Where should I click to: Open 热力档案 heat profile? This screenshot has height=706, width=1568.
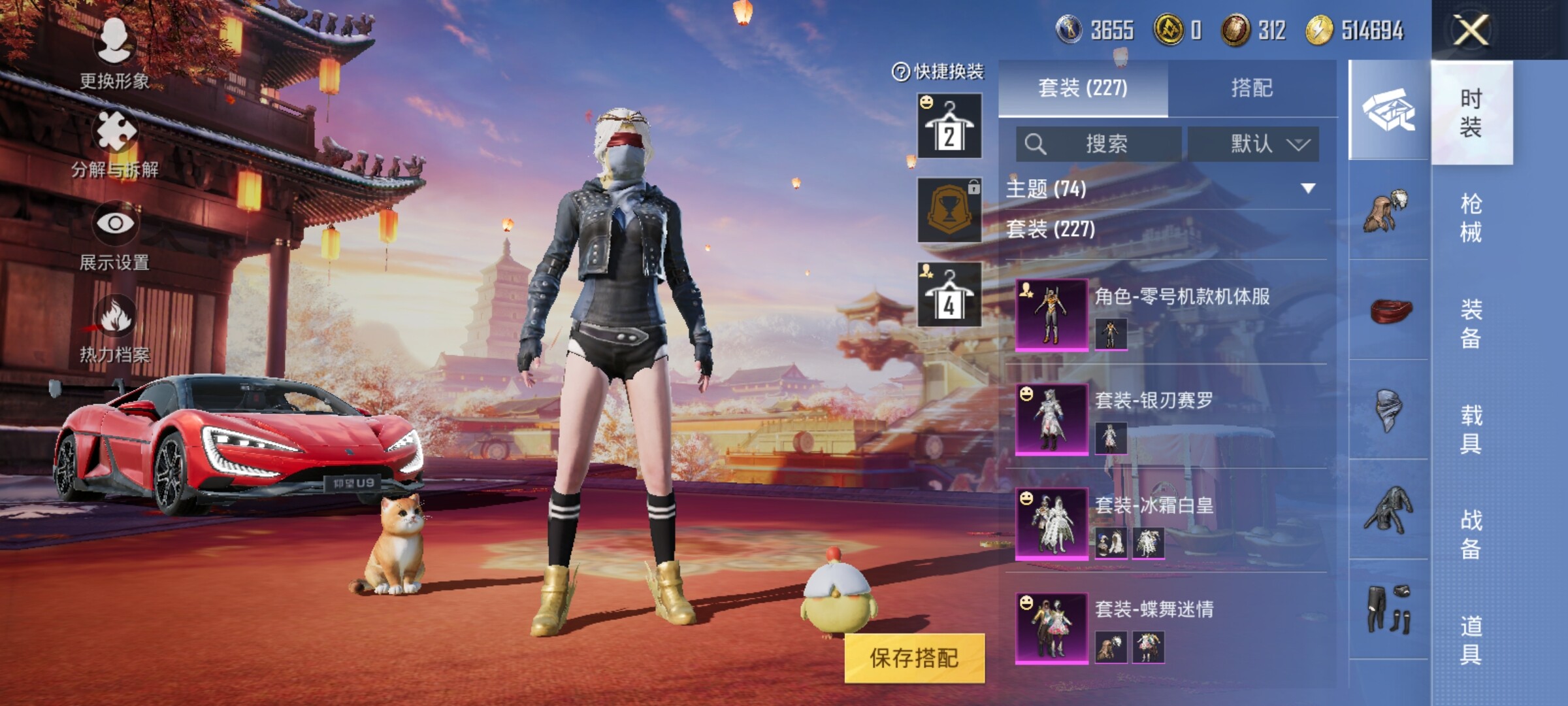click(115, 327)
